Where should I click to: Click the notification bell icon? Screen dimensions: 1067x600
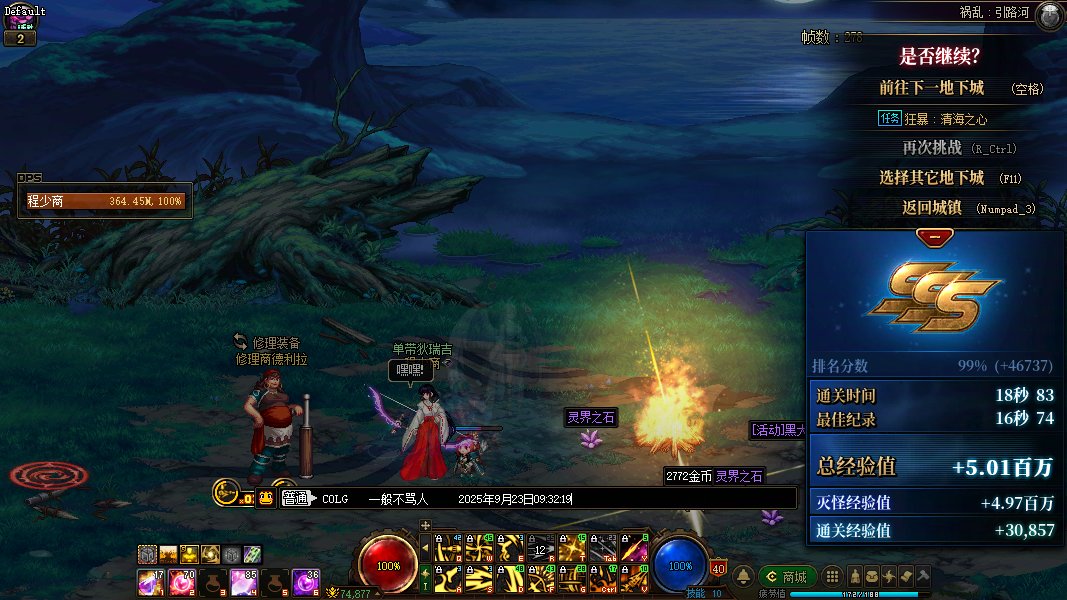pos(744,577)
